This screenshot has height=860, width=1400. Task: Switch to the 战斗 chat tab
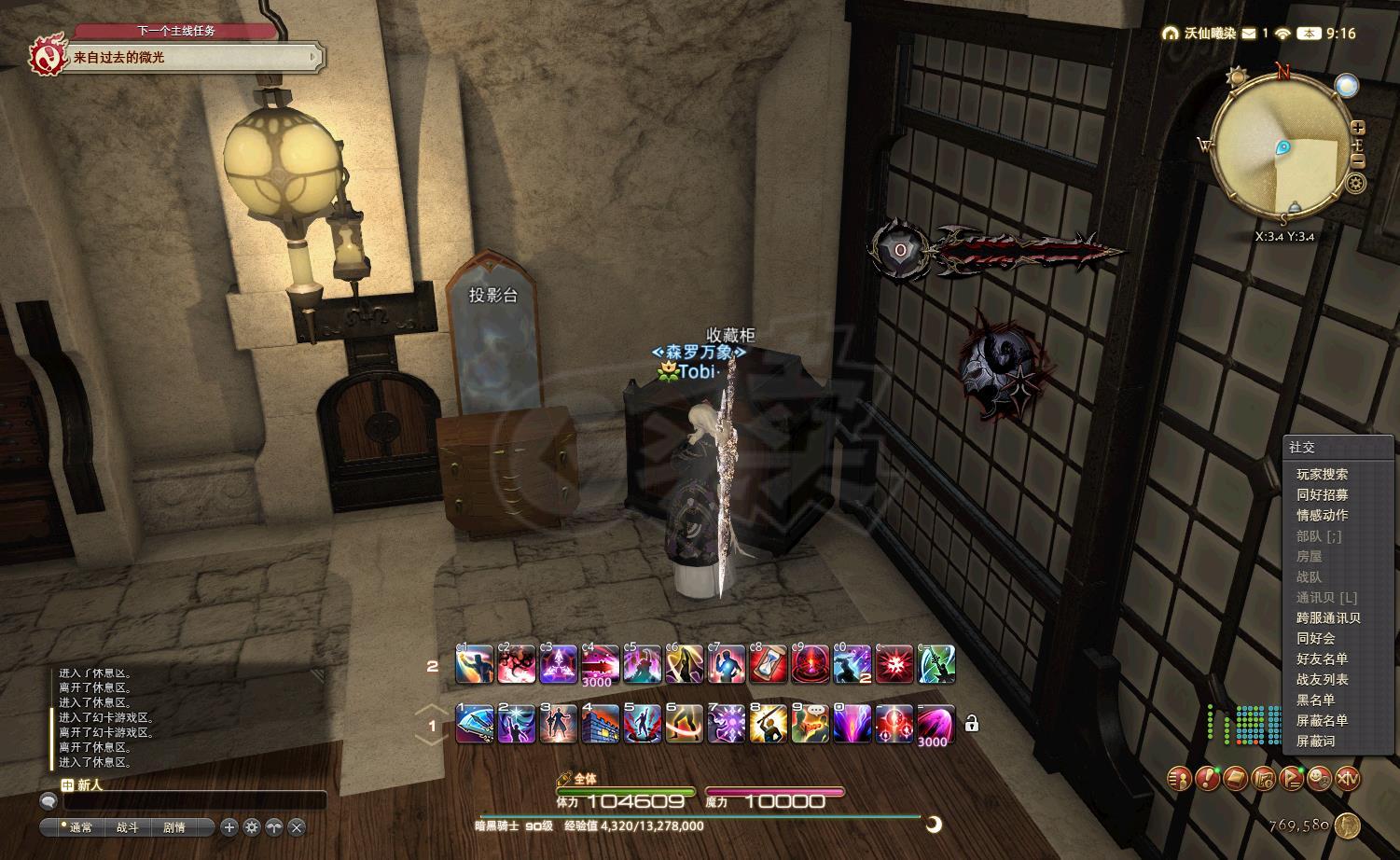pyautogui.click(x=127, y=826)
